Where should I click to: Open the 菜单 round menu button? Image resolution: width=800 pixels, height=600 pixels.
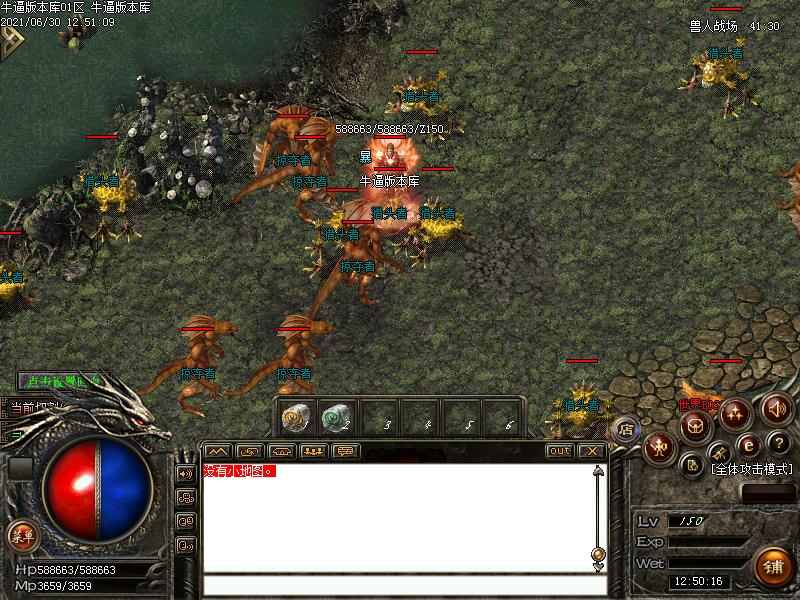pos(21,536)
